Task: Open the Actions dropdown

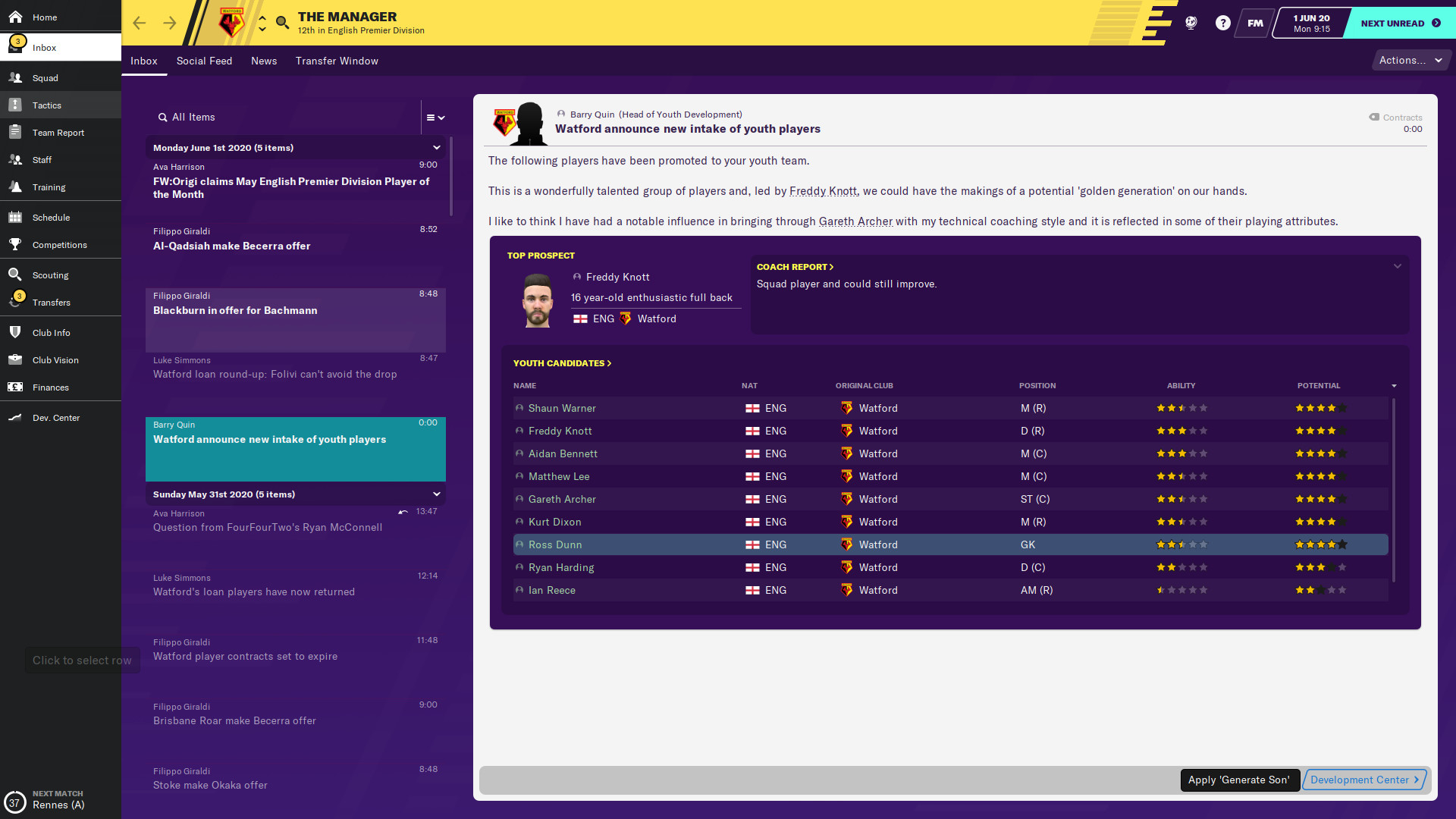Action: pyautogui.click(x=1410, y=60)
